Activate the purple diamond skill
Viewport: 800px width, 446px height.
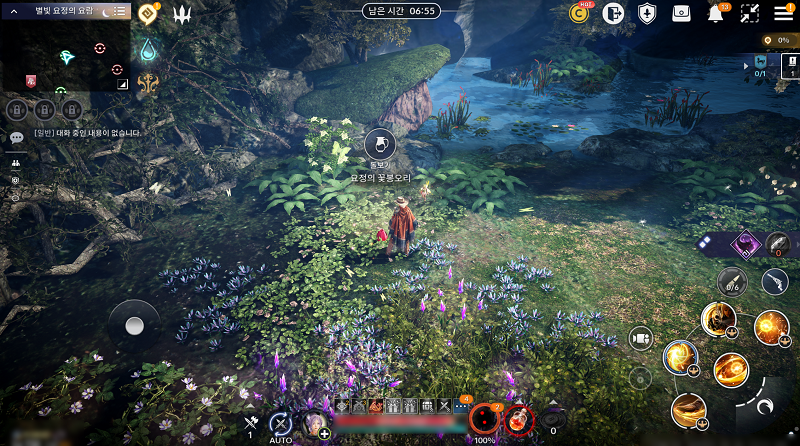745,243
